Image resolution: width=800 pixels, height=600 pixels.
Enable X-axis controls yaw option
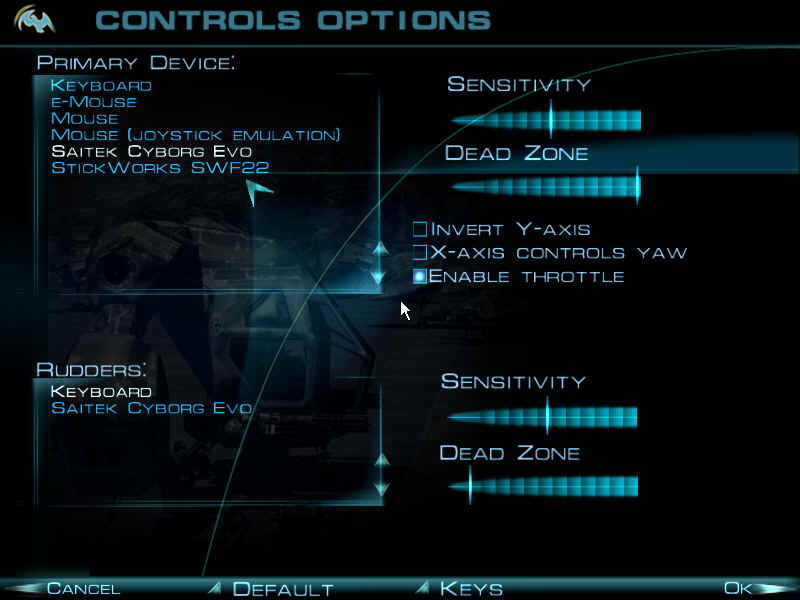click(x=421, y=253)
